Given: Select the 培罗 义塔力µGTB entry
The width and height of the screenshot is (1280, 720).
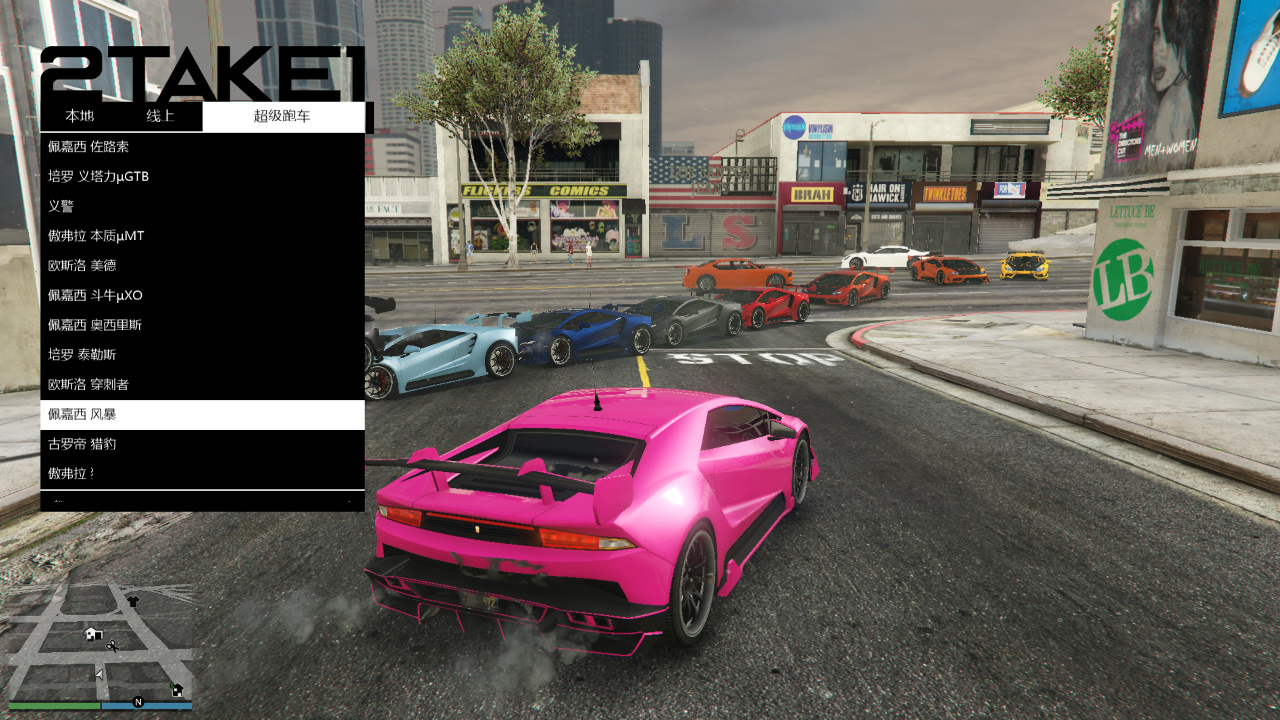Looking at the screenshot, I should click(x=202, y=177).
